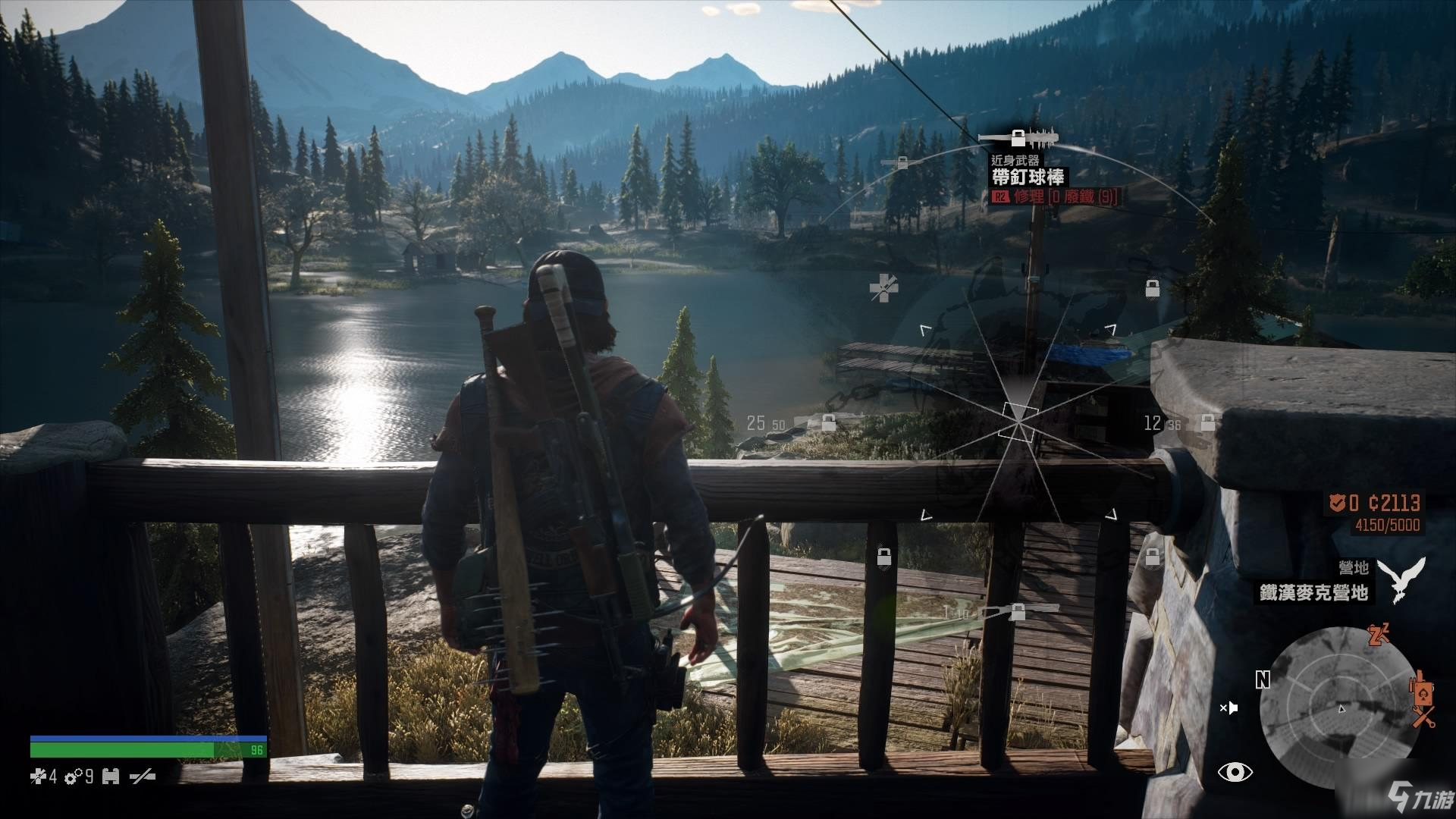Click the muted speaker noise icon
The image size is (1456, 819).
pos(1229,708)
